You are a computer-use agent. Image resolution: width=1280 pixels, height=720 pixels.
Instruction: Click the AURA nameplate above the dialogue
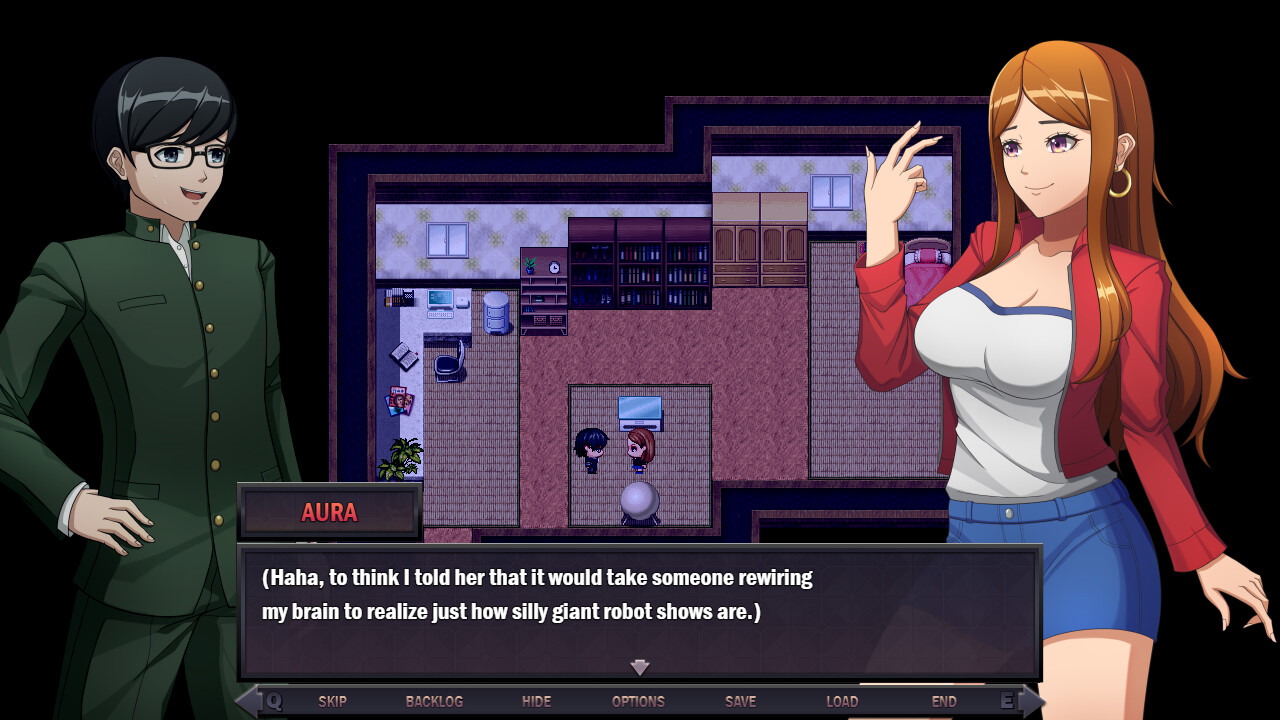click(x=330, y=512)
